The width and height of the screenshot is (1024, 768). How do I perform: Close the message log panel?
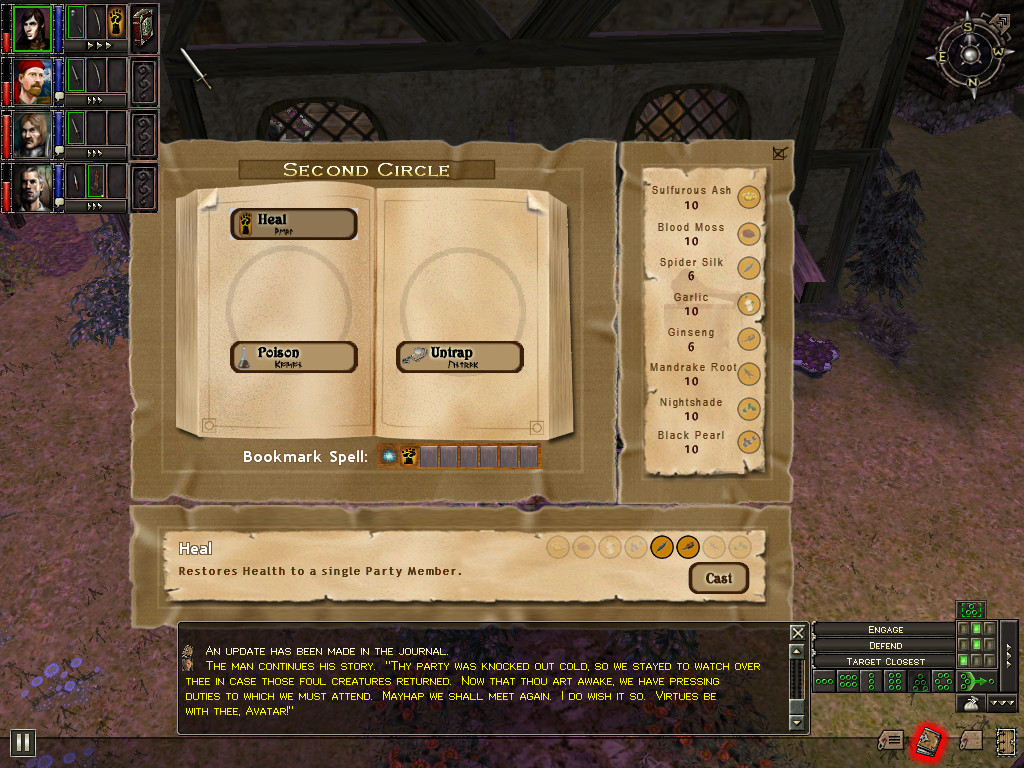tap(797, 633)
